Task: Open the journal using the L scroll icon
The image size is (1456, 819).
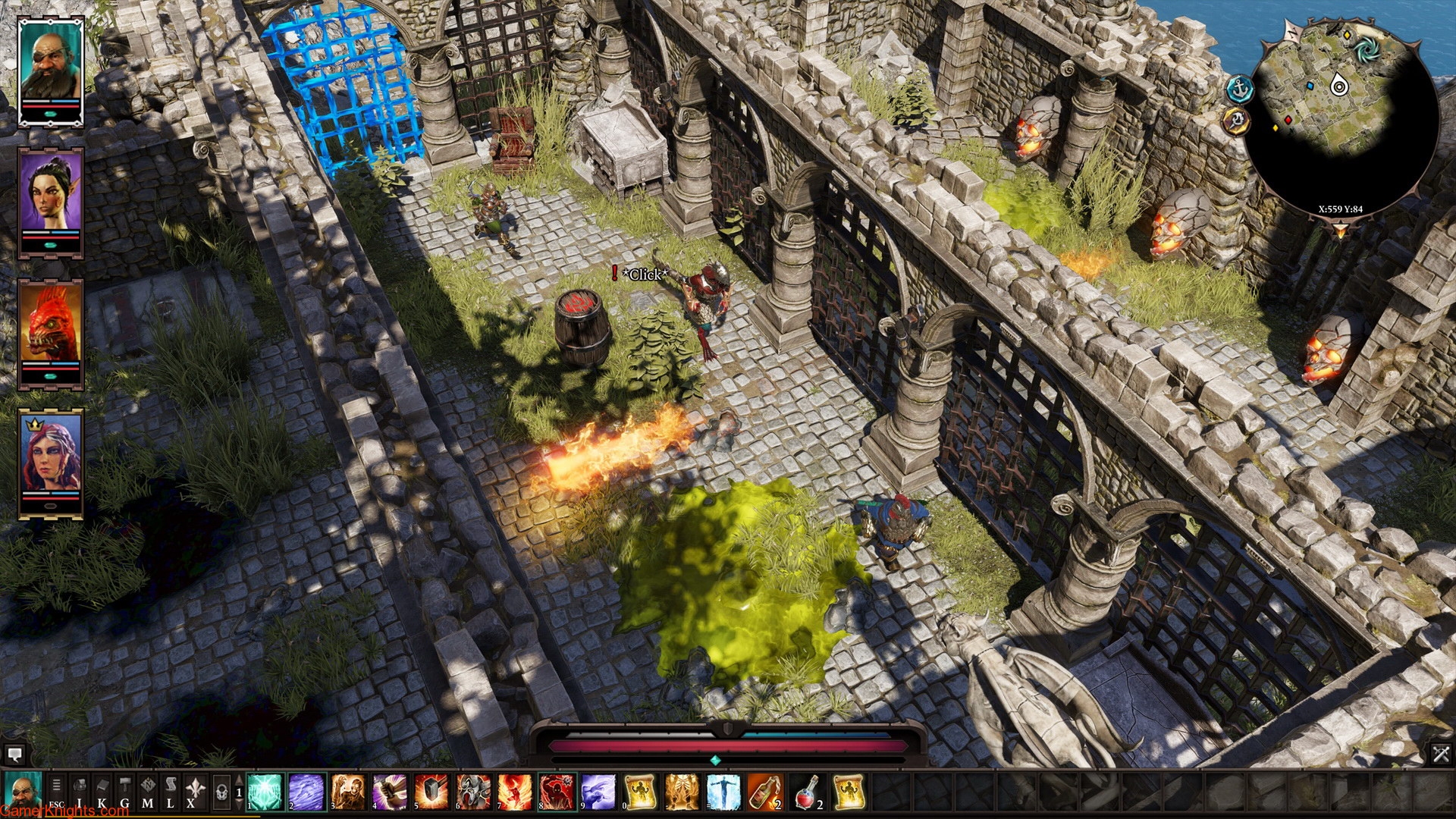Action: tap(170, 789)
